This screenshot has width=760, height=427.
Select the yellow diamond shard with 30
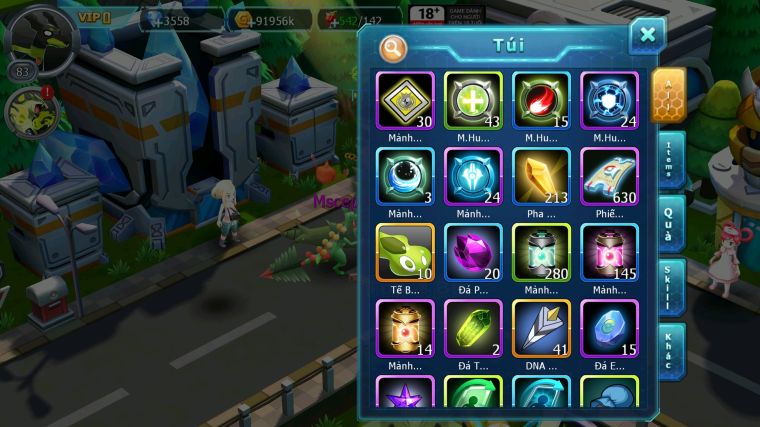[406, 101]
